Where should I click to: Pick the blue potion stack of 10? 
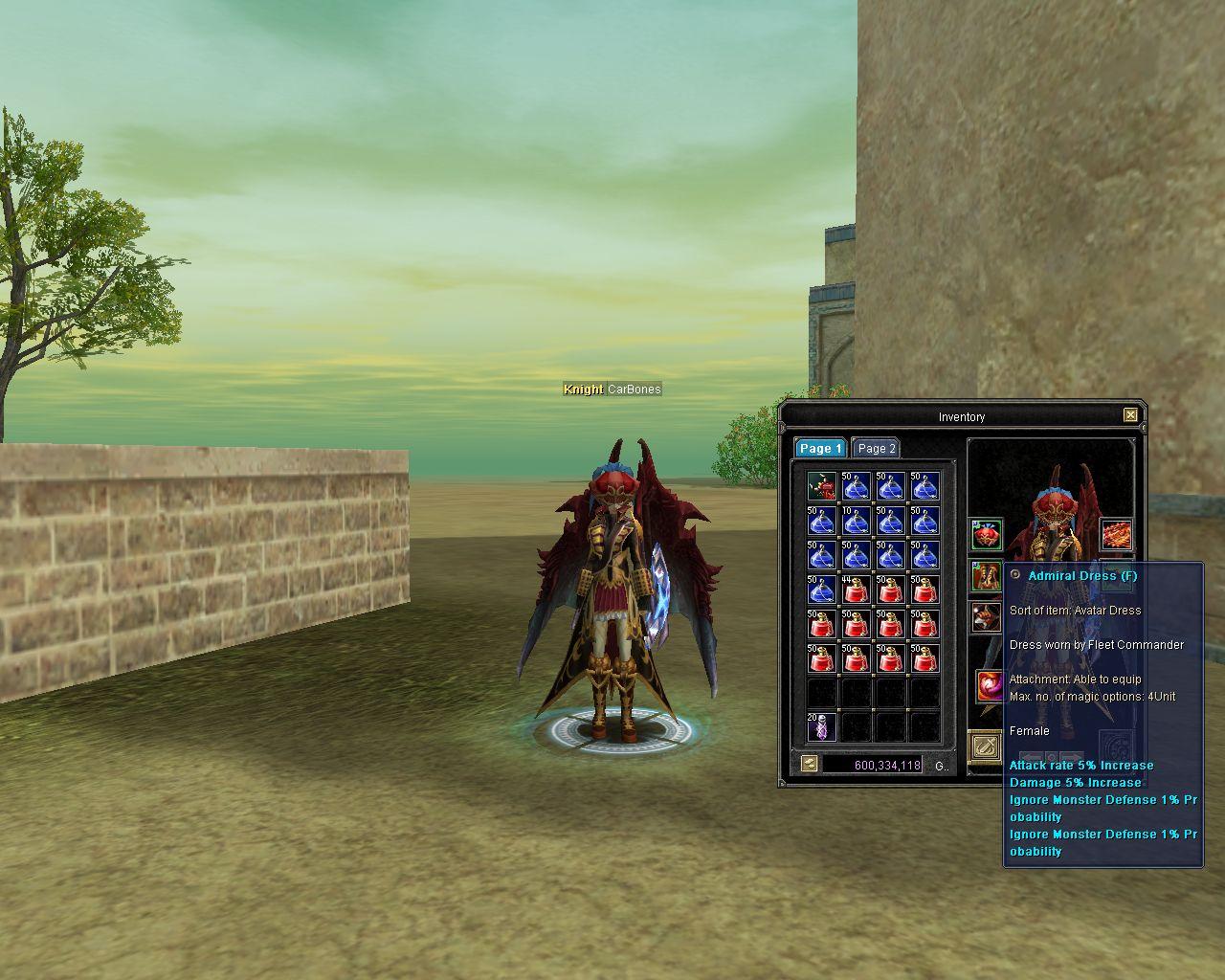(x=856, y=521)
